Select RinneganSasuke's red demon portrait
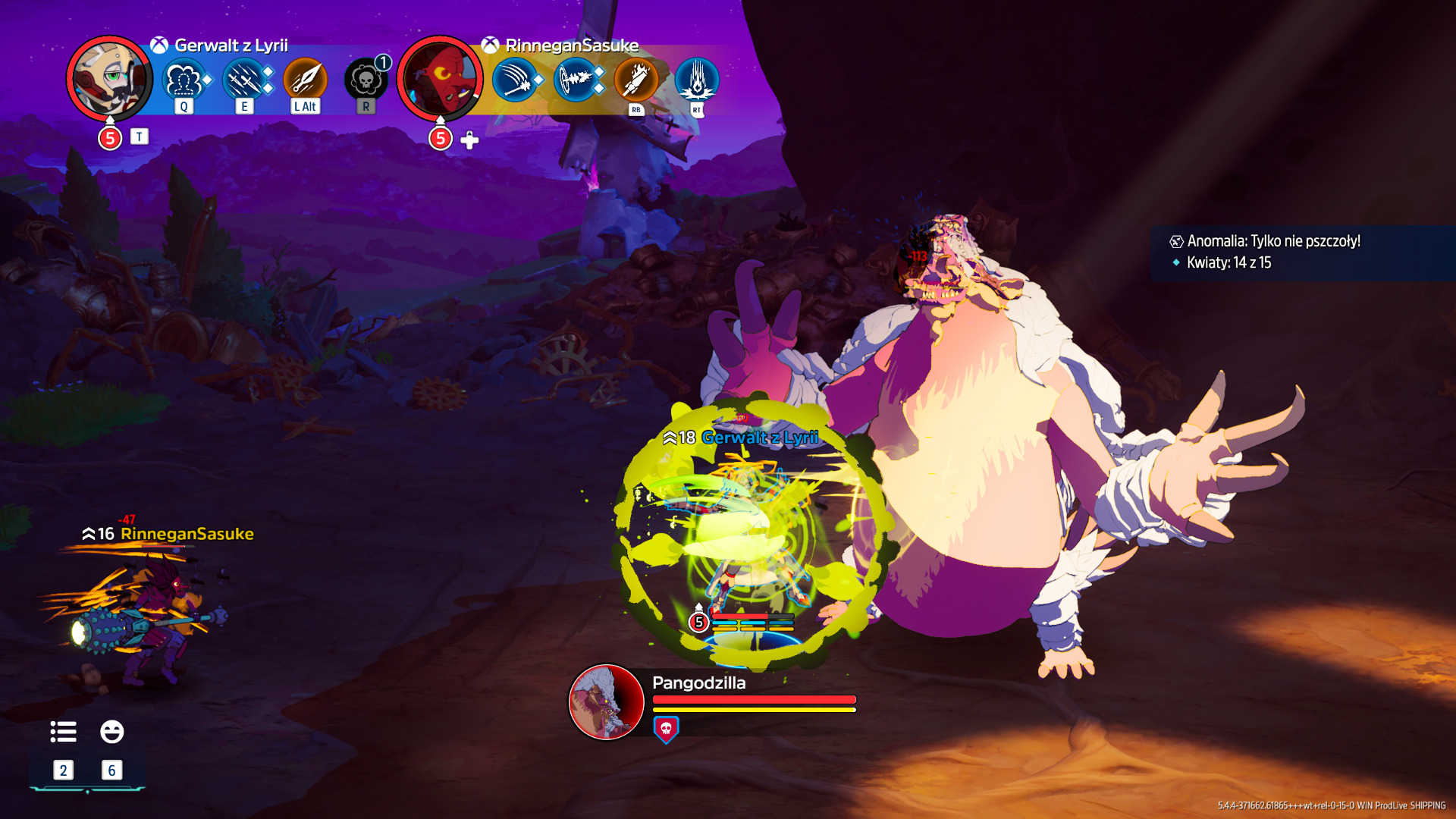Screen dimensions: 1456x819 pyautogui.click(x=440, y=78)
